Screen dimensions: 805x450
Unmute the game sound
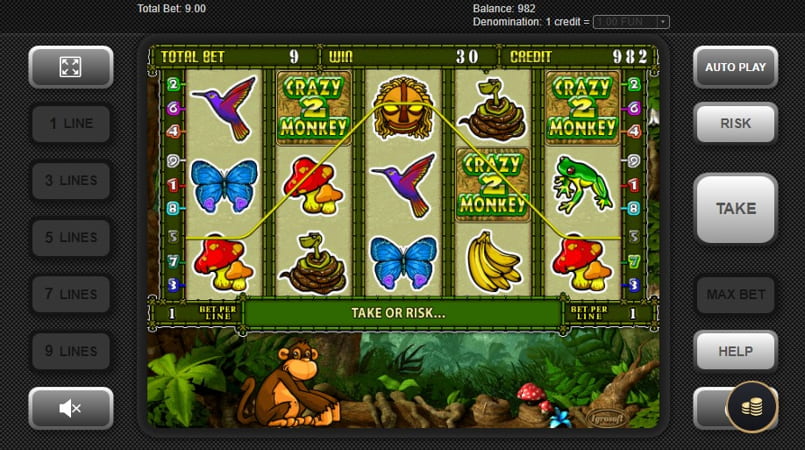[x=70, y=408]
